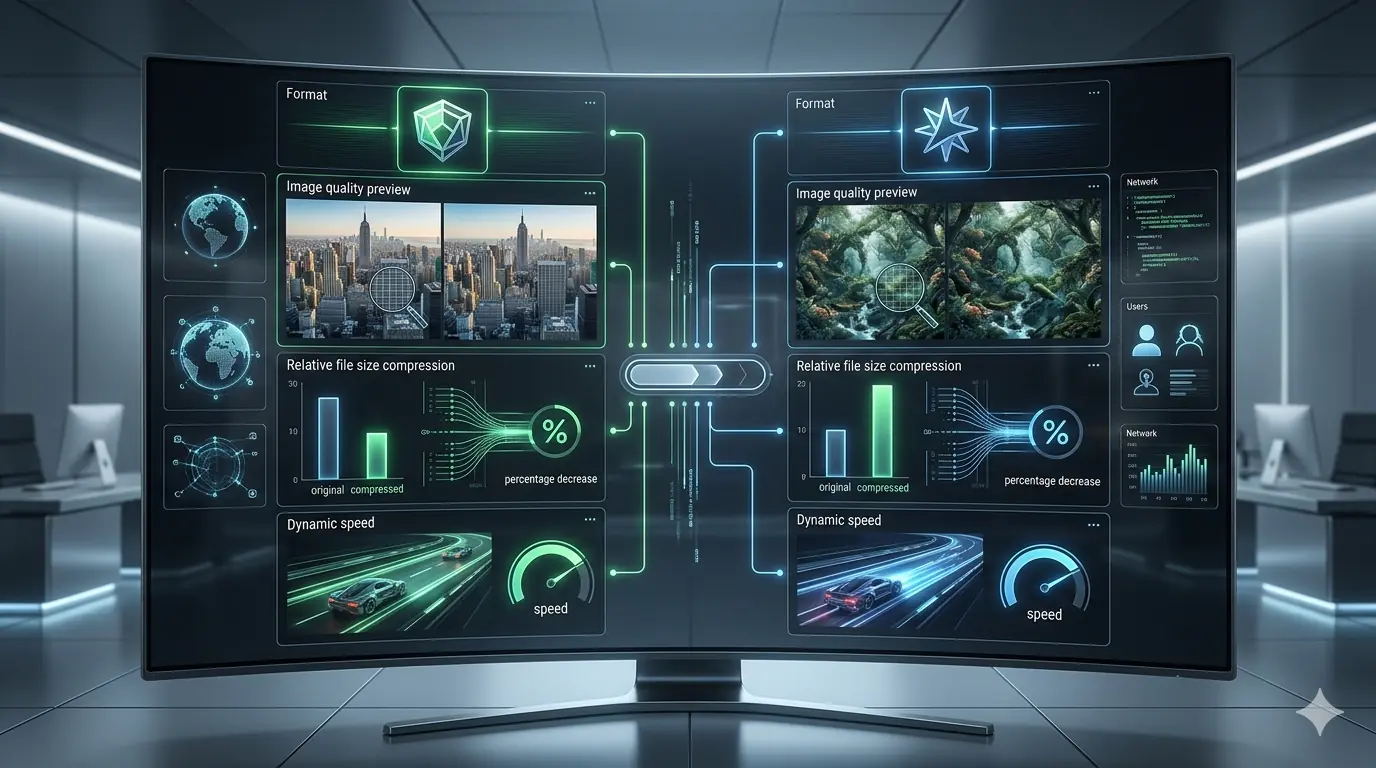Open the Network bar chart panel
This screenshot has height=768, width=1376.
(1168, 466)
